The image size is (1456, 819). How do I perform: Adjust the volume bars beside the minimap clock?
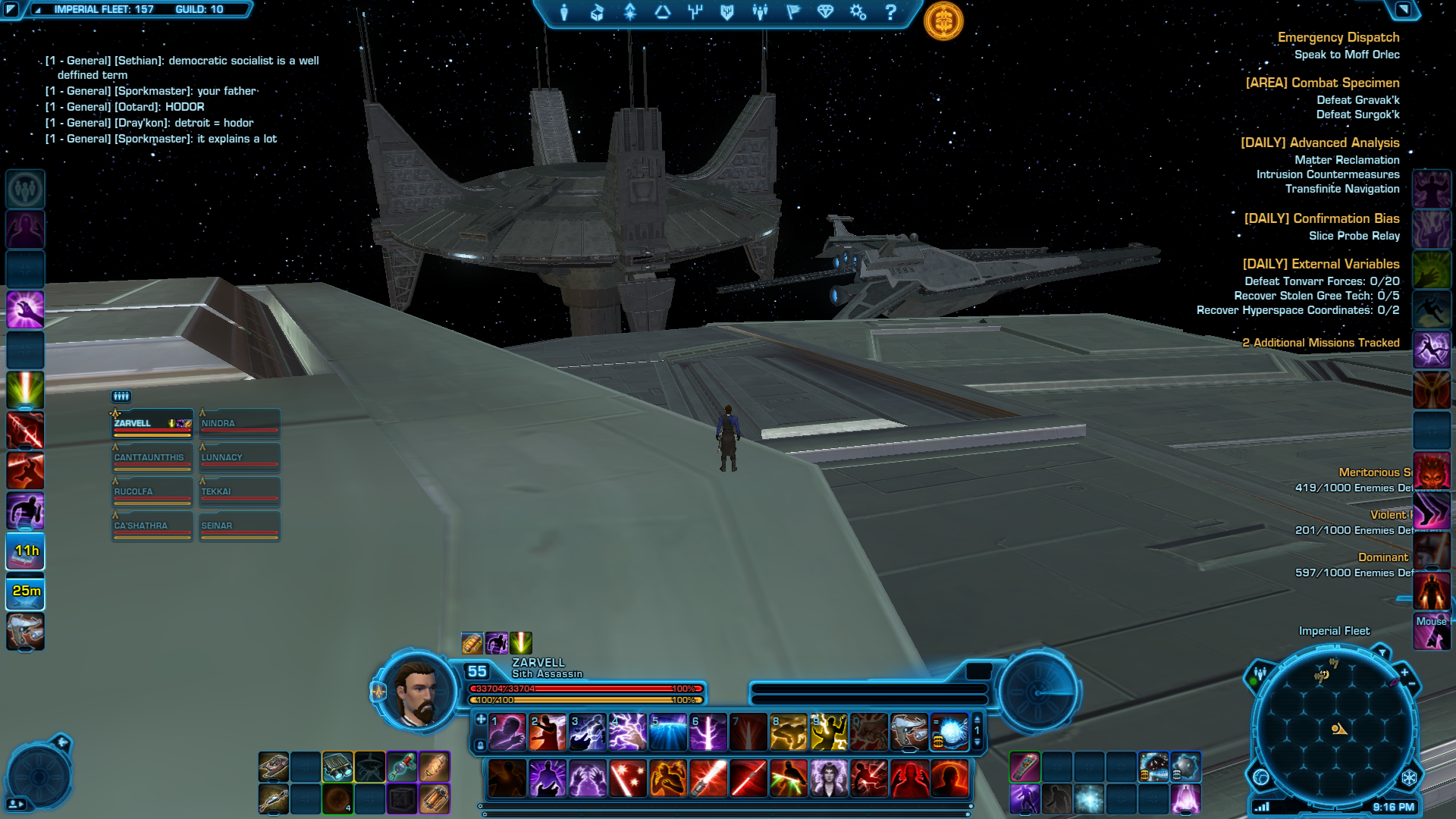click(x=1261, y=805)
